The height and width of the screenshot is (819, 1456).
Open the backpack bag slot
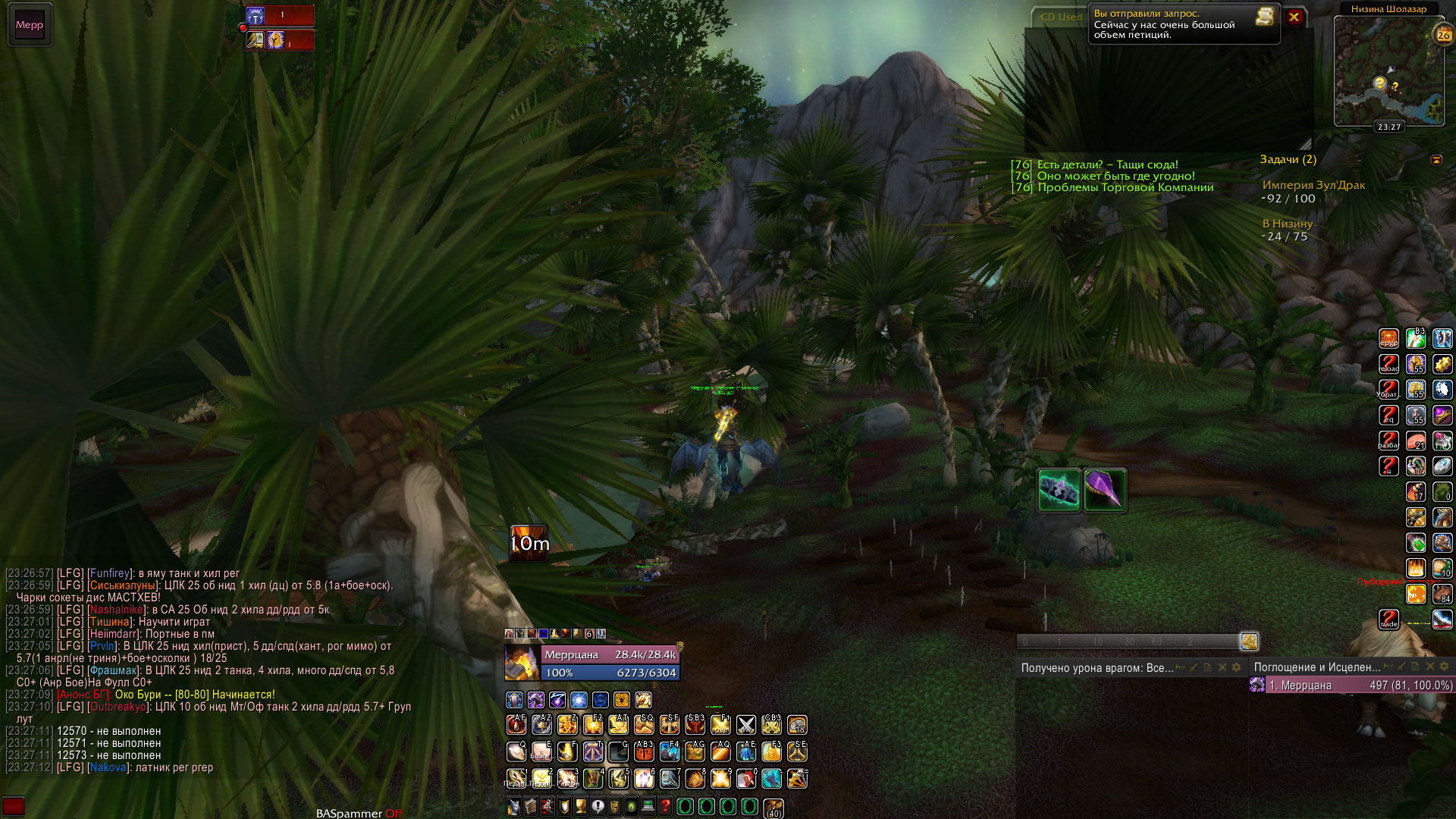(773, 808)
